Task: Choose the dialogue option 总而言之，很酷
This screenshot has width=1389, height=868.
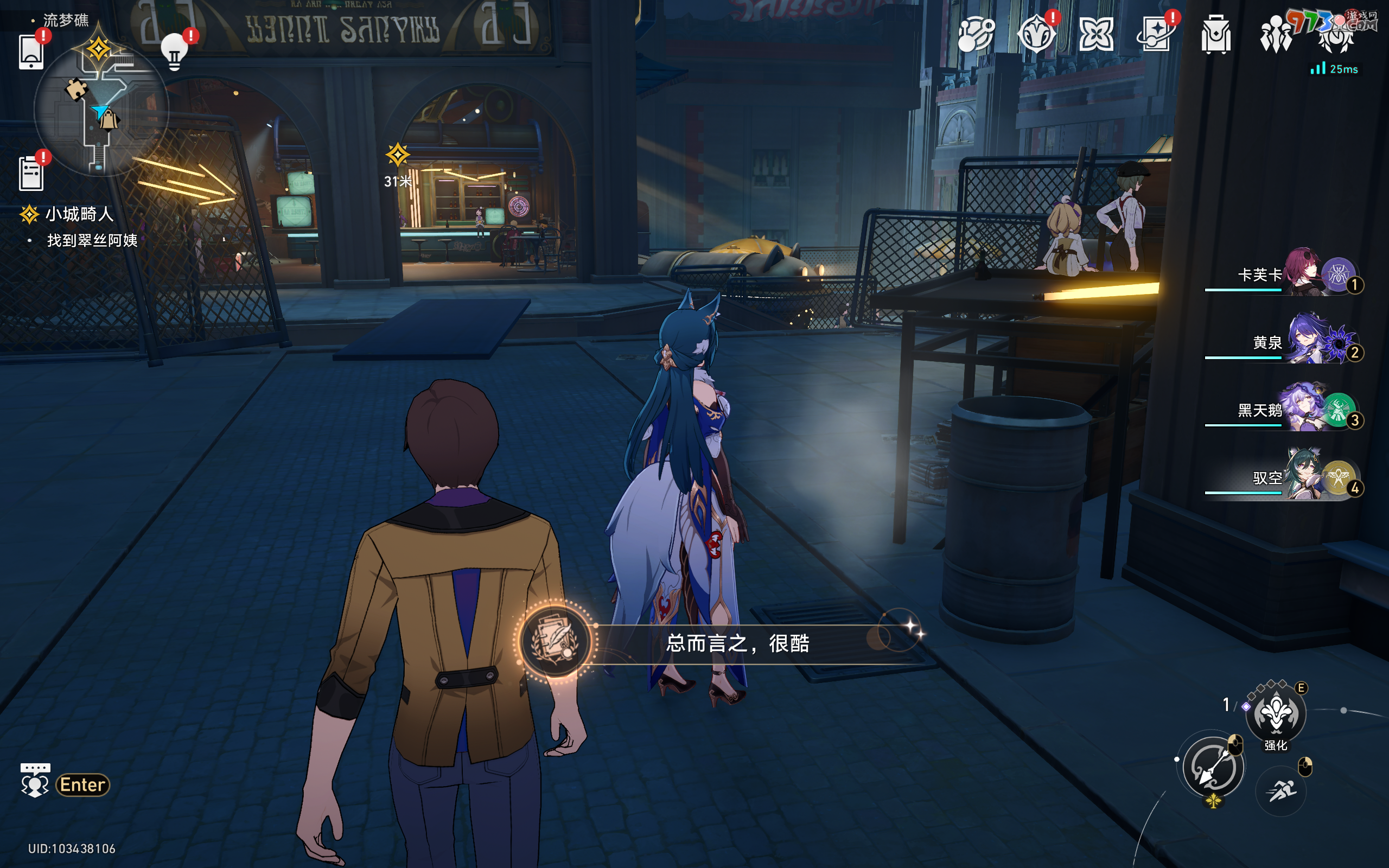Action: point(737,643)
